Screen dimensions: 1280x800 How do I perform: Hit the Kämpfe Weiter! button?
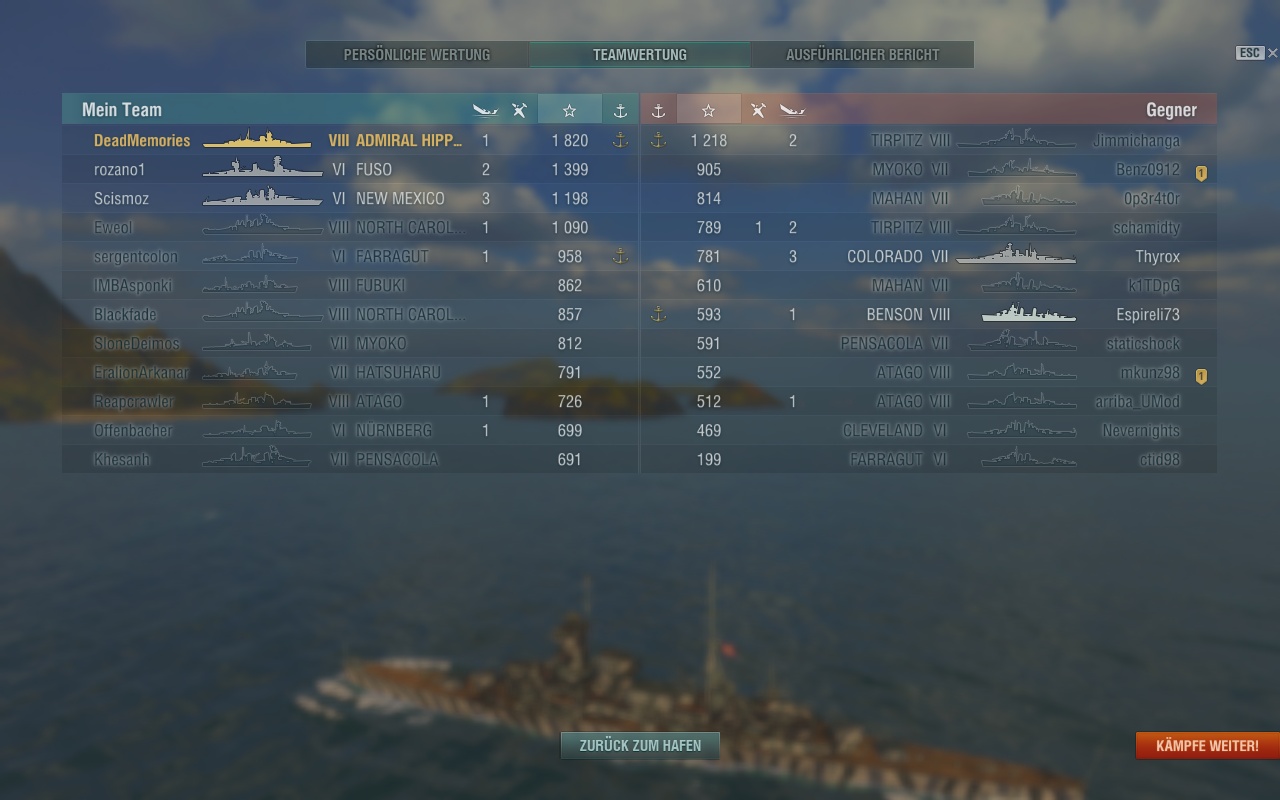pyautogui.click(x=1207, y=746)
